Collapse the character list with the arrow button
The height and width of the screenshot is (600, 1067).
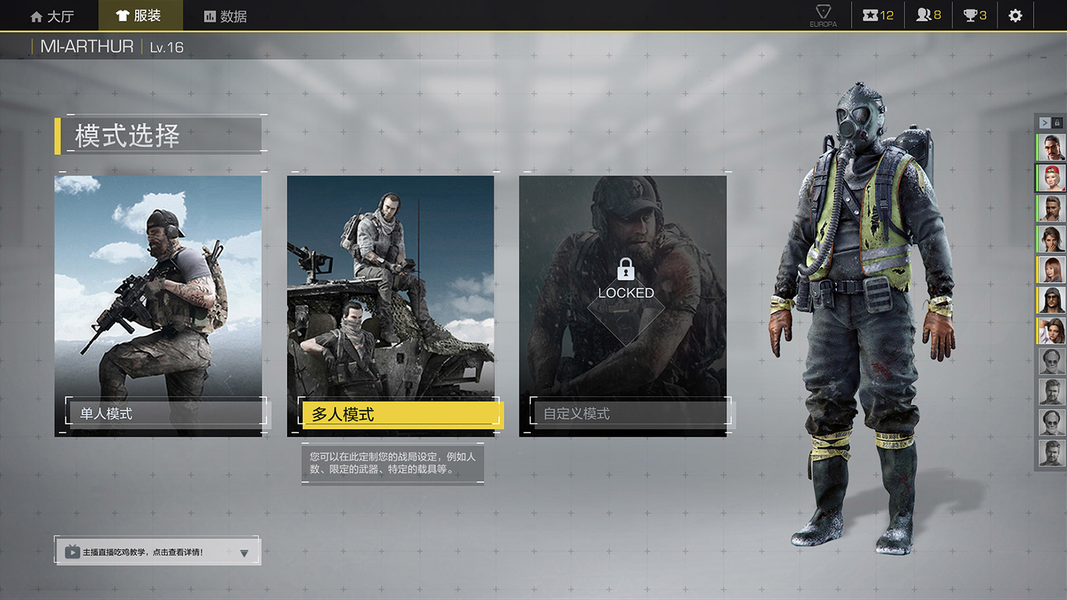click(x=1044, y=123)
